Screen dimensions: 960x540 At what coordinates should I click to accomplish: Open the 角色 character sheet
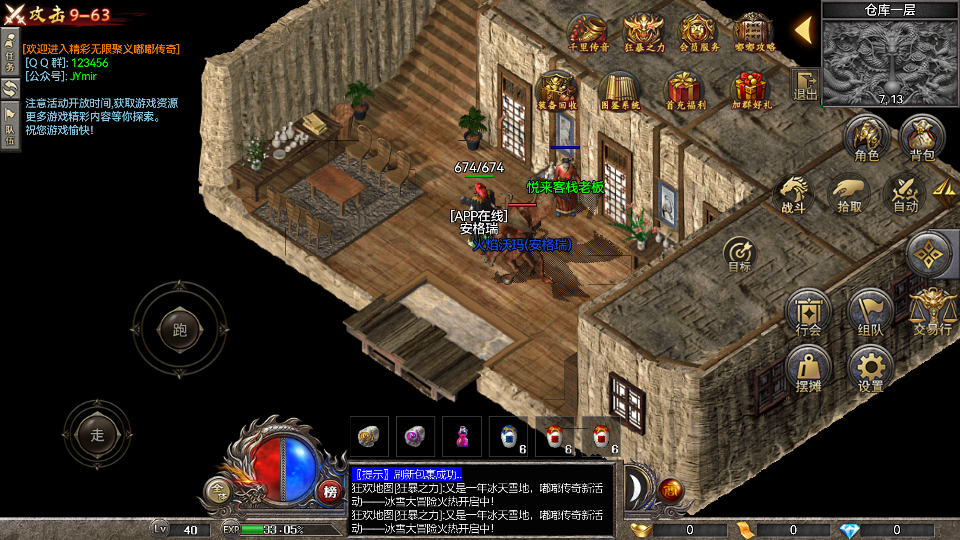[866, 139]
